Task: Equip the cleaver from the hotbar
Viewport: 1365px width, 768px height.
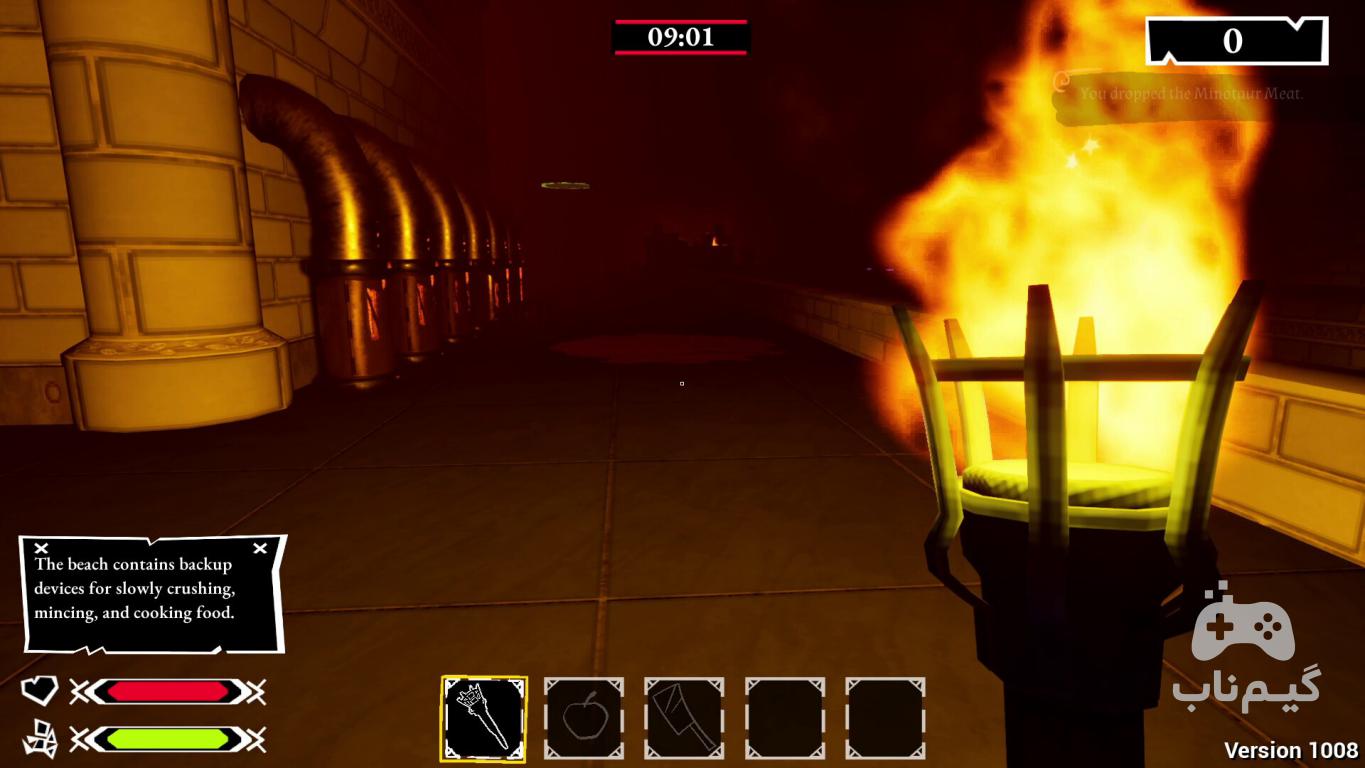Action: click(684, 718)
